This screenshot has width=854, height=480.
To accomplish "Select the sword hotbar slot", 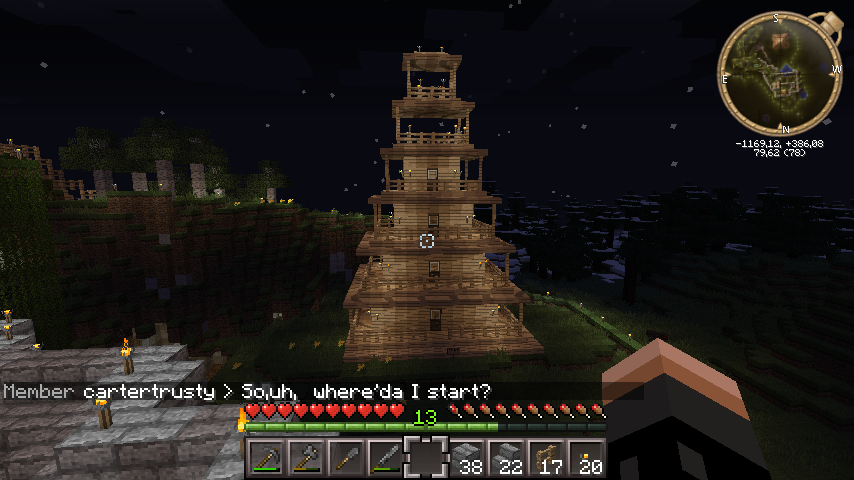I will (x=386, y=460).
